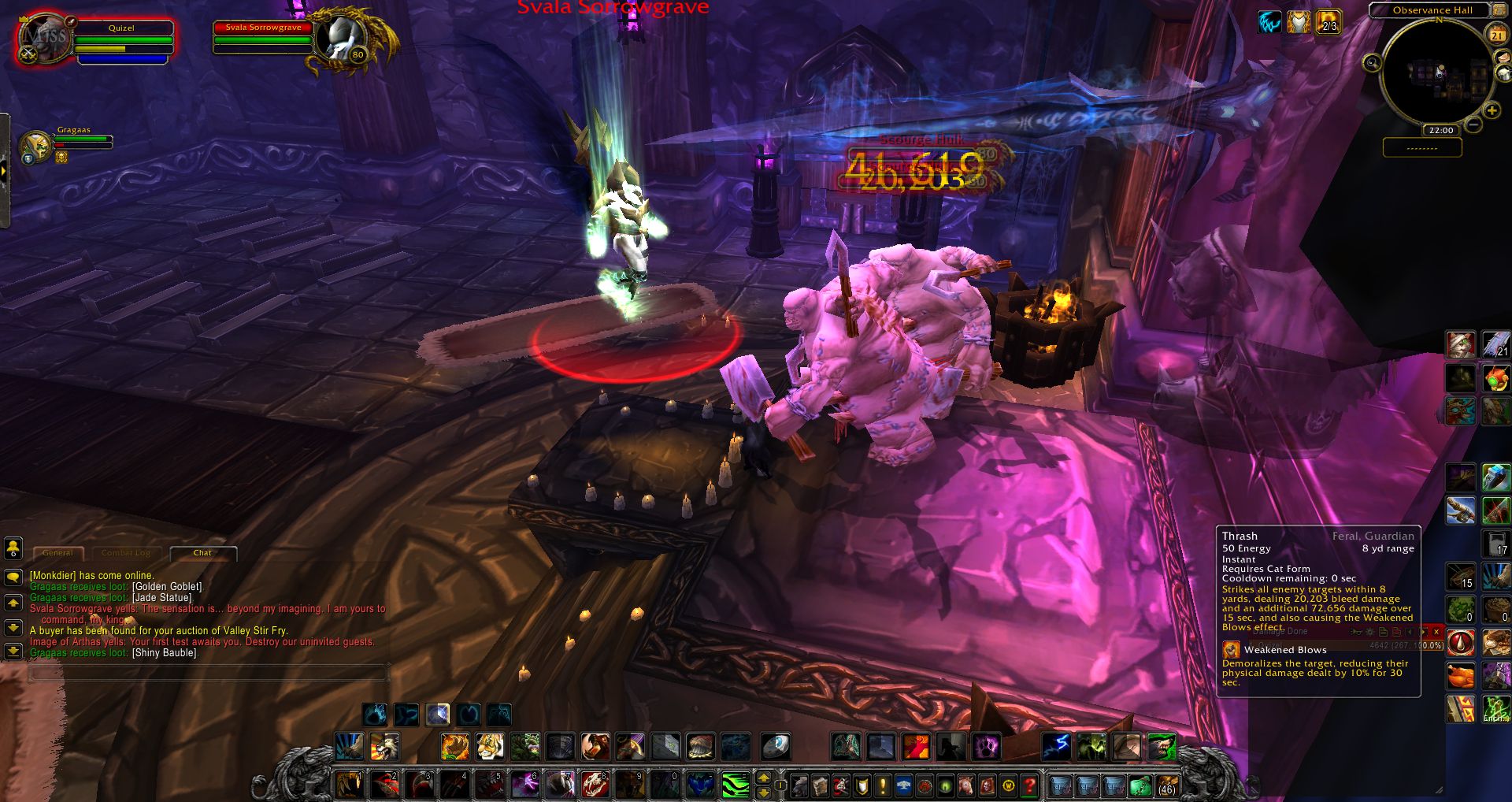
Task: Zoom out on the minimap
Action: (1473, 124)
